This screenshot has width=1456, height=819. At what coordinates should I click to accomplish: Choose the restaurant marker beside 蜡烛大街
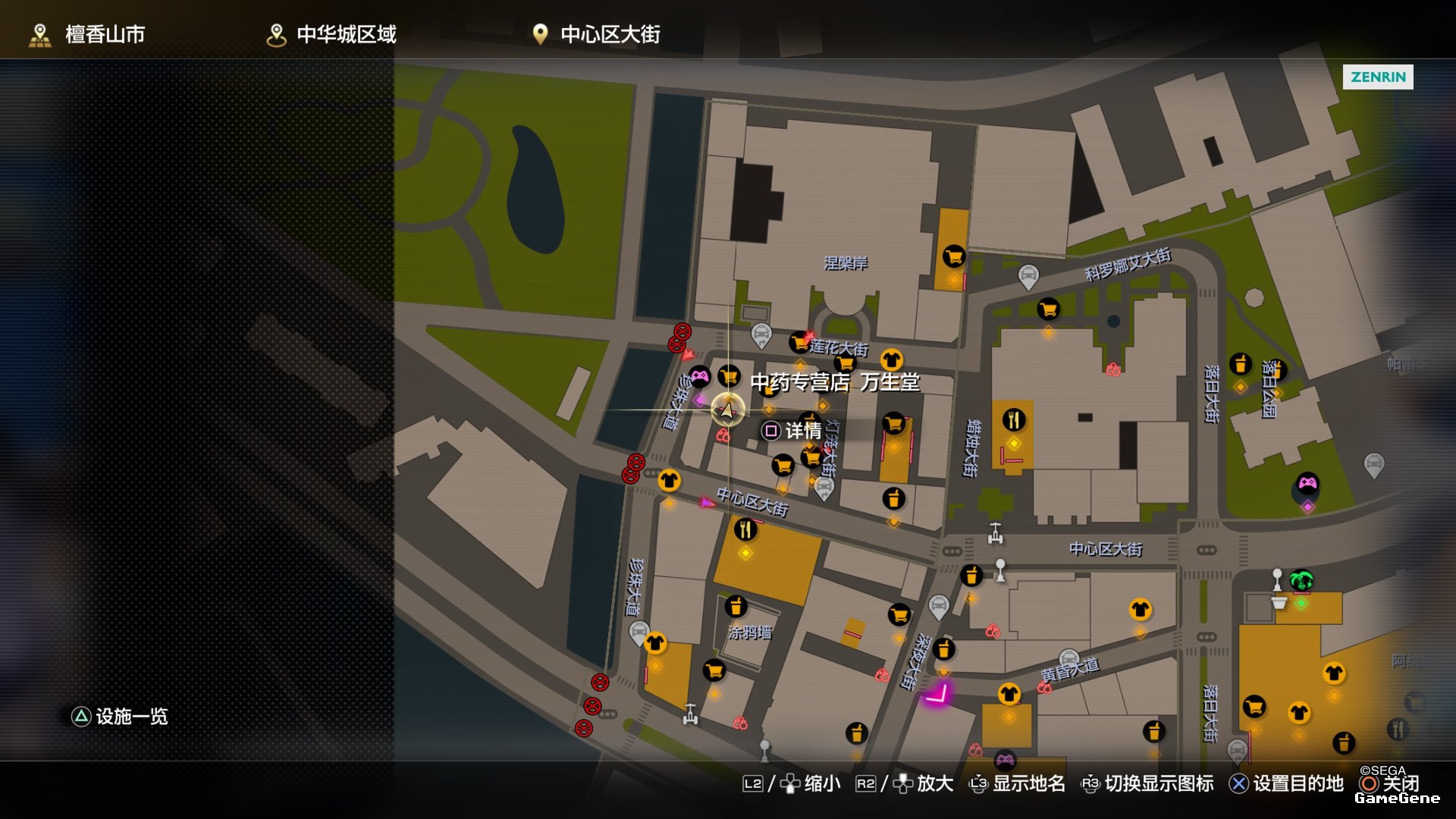point(1014,419)
